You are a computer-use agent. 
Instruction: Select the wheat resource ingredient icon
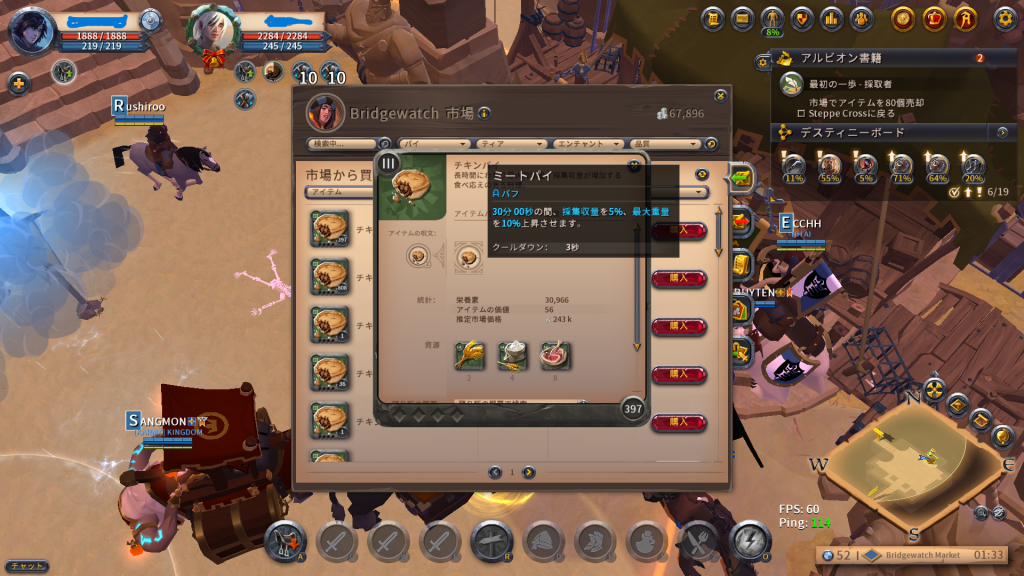click(x=470, y=355)
